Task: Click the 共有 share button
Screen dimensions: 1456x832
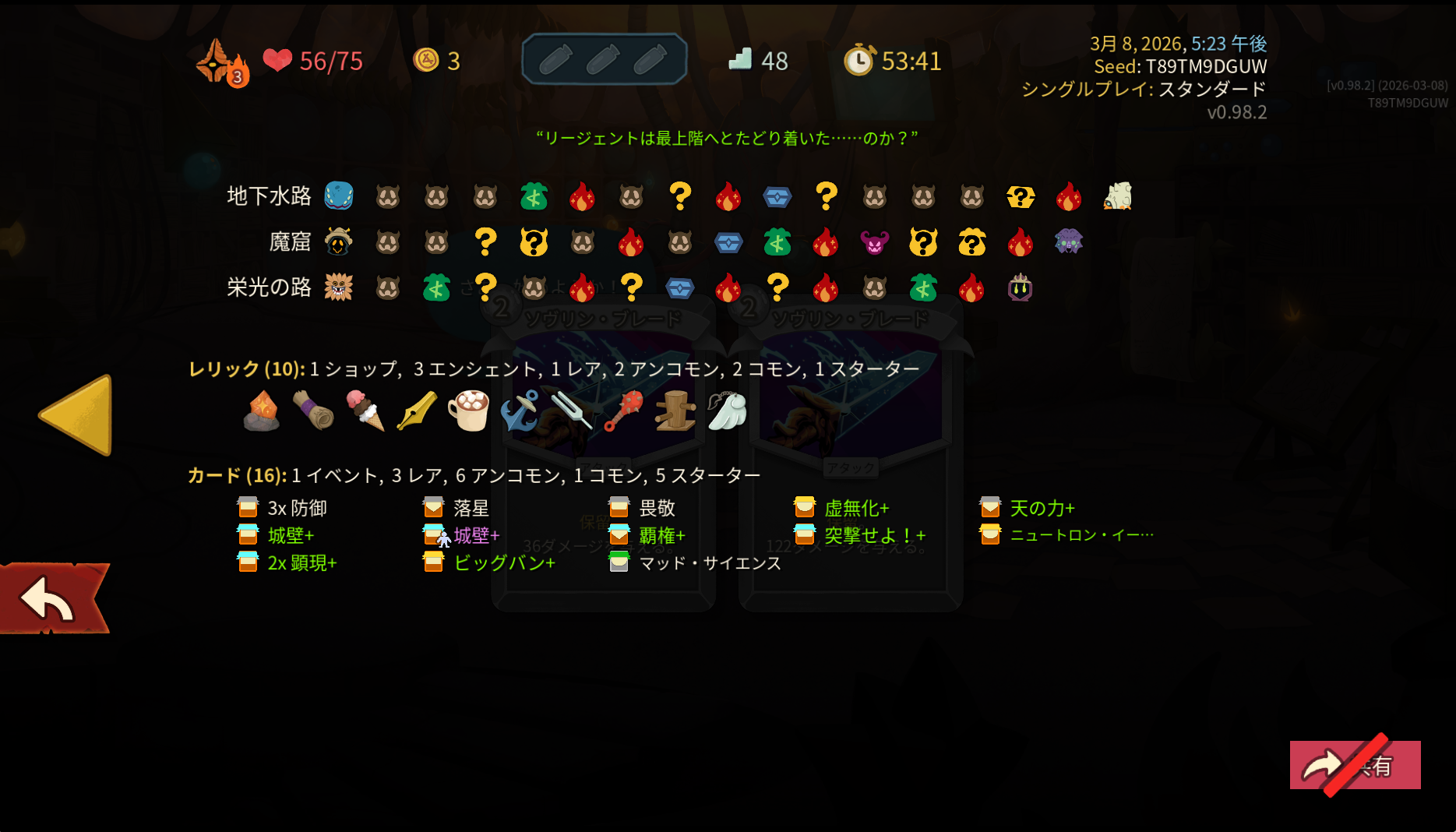Action: [1355, 765]
